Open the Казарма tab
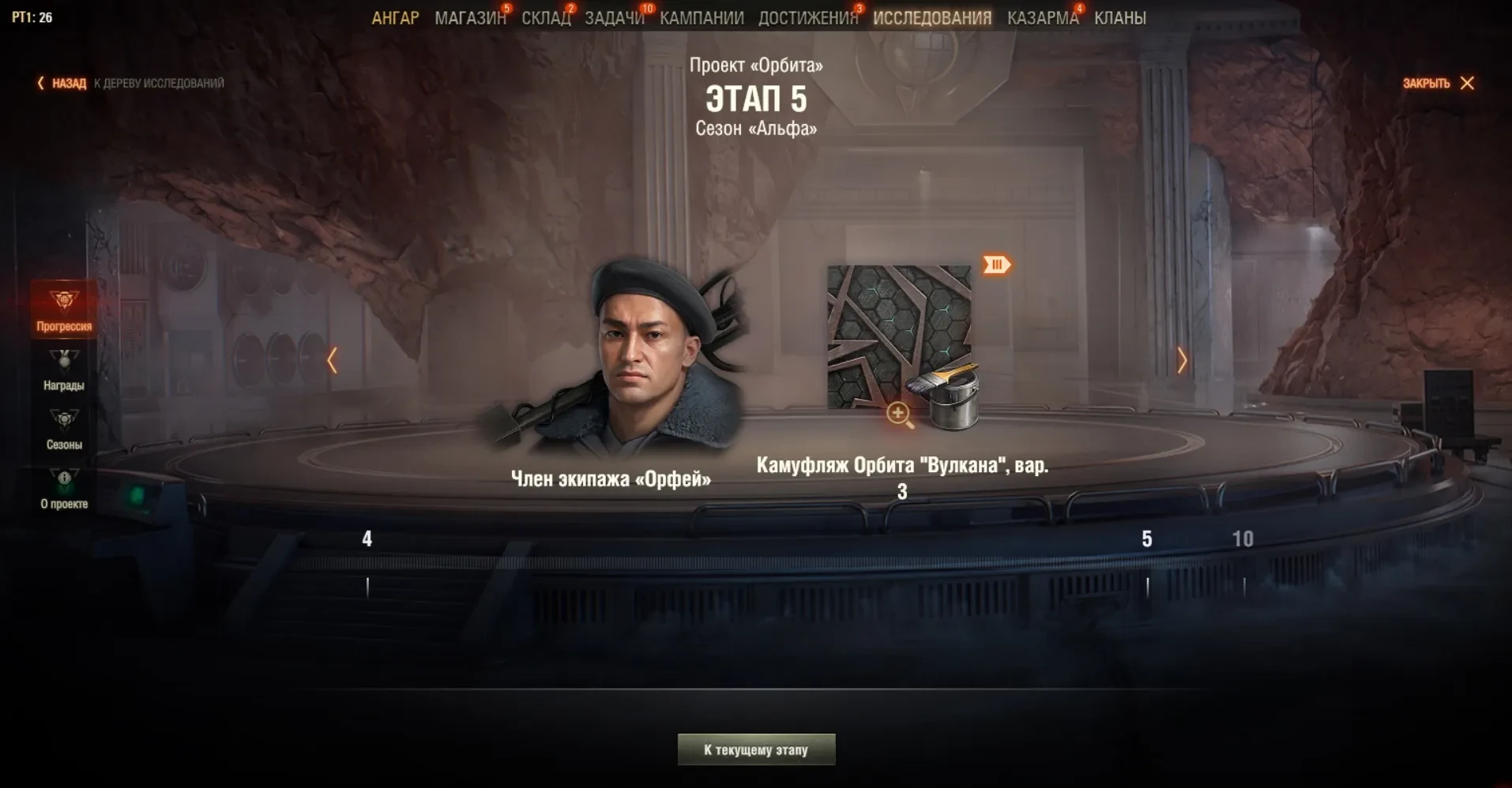The image size is (1512, 788). (1042, 18)
